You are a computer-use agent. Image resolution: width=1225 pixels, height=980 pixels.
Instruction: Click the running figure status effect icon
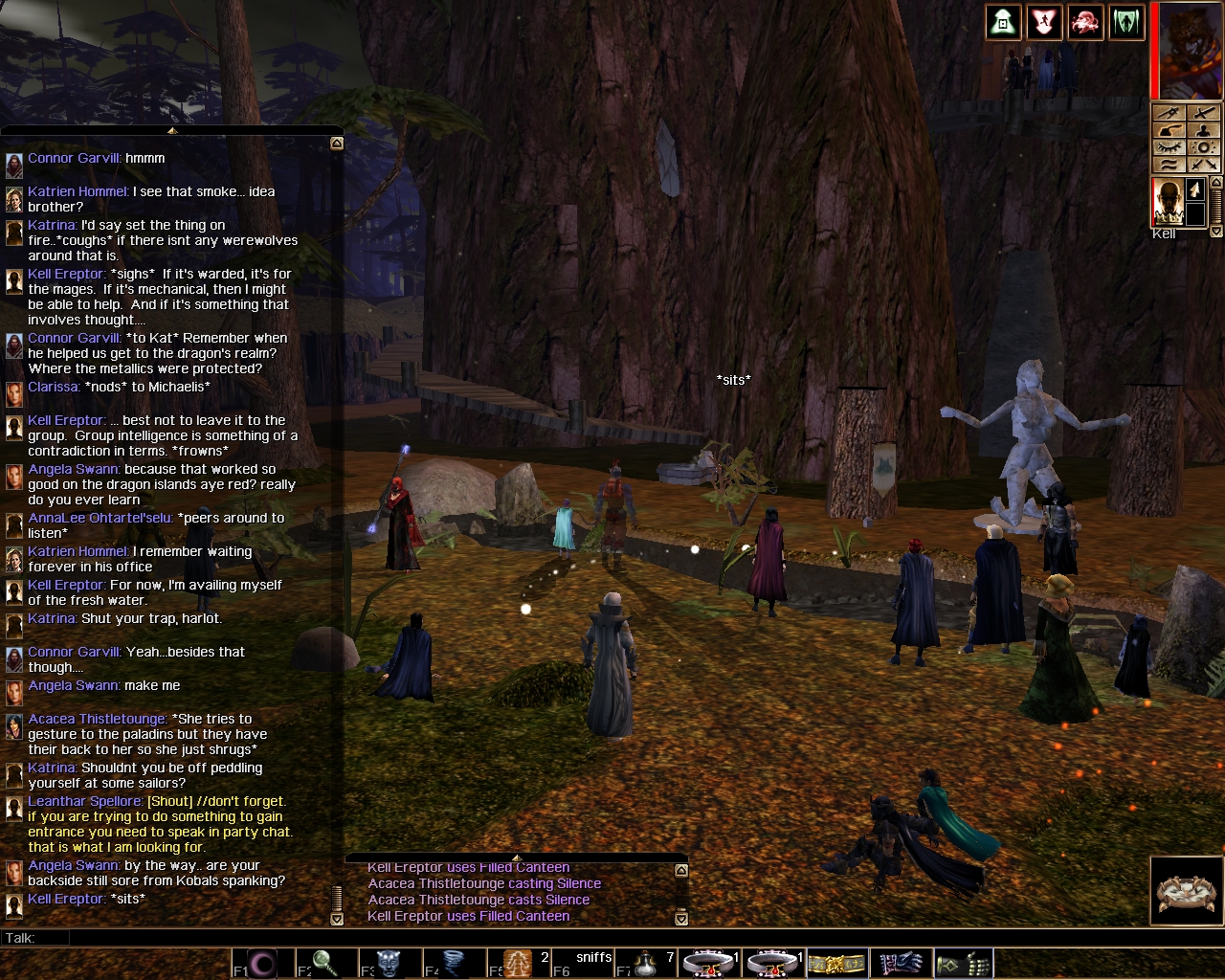(1044, 23)
